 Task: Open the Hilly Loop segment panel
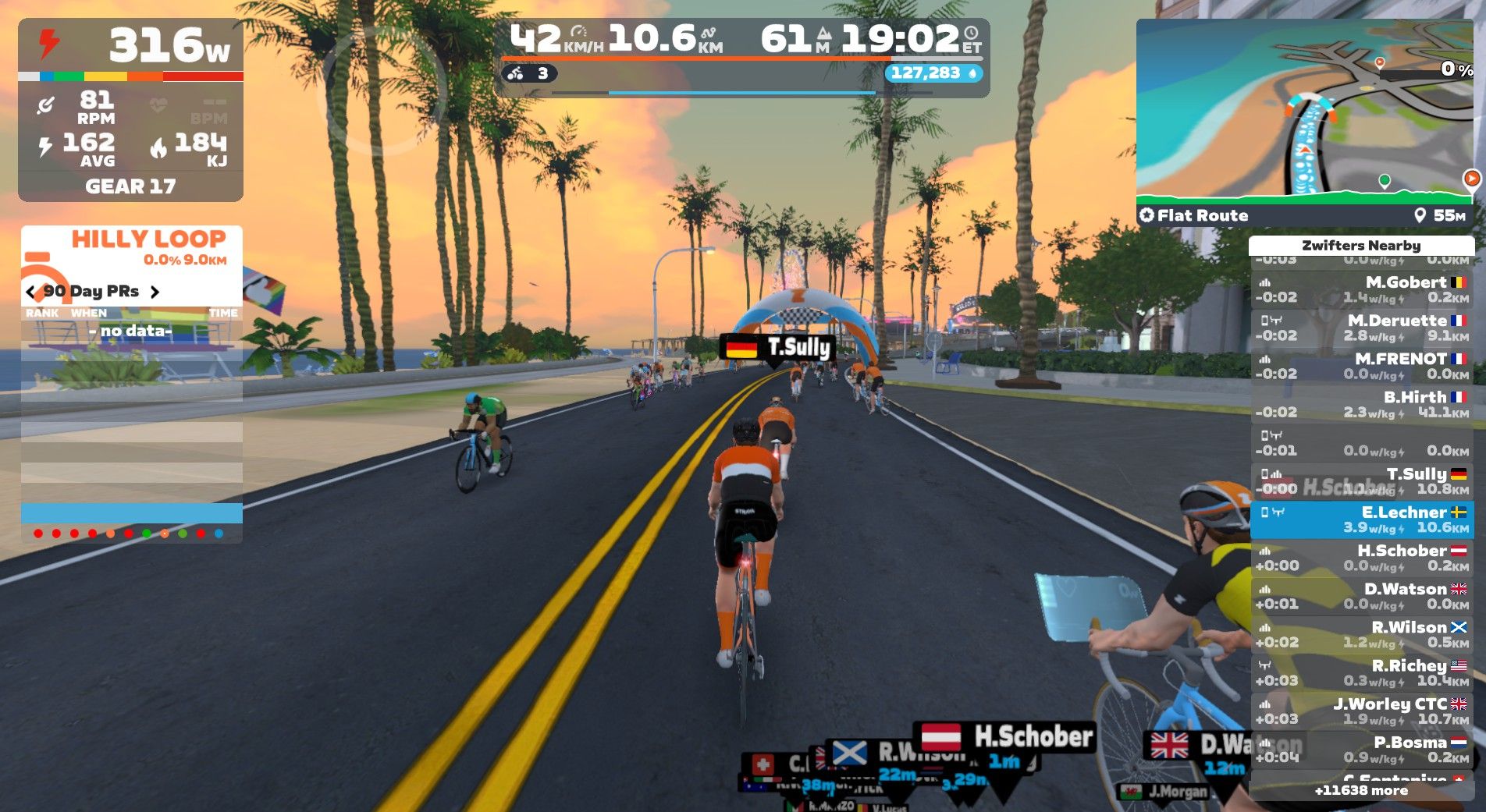coord(148,246)
